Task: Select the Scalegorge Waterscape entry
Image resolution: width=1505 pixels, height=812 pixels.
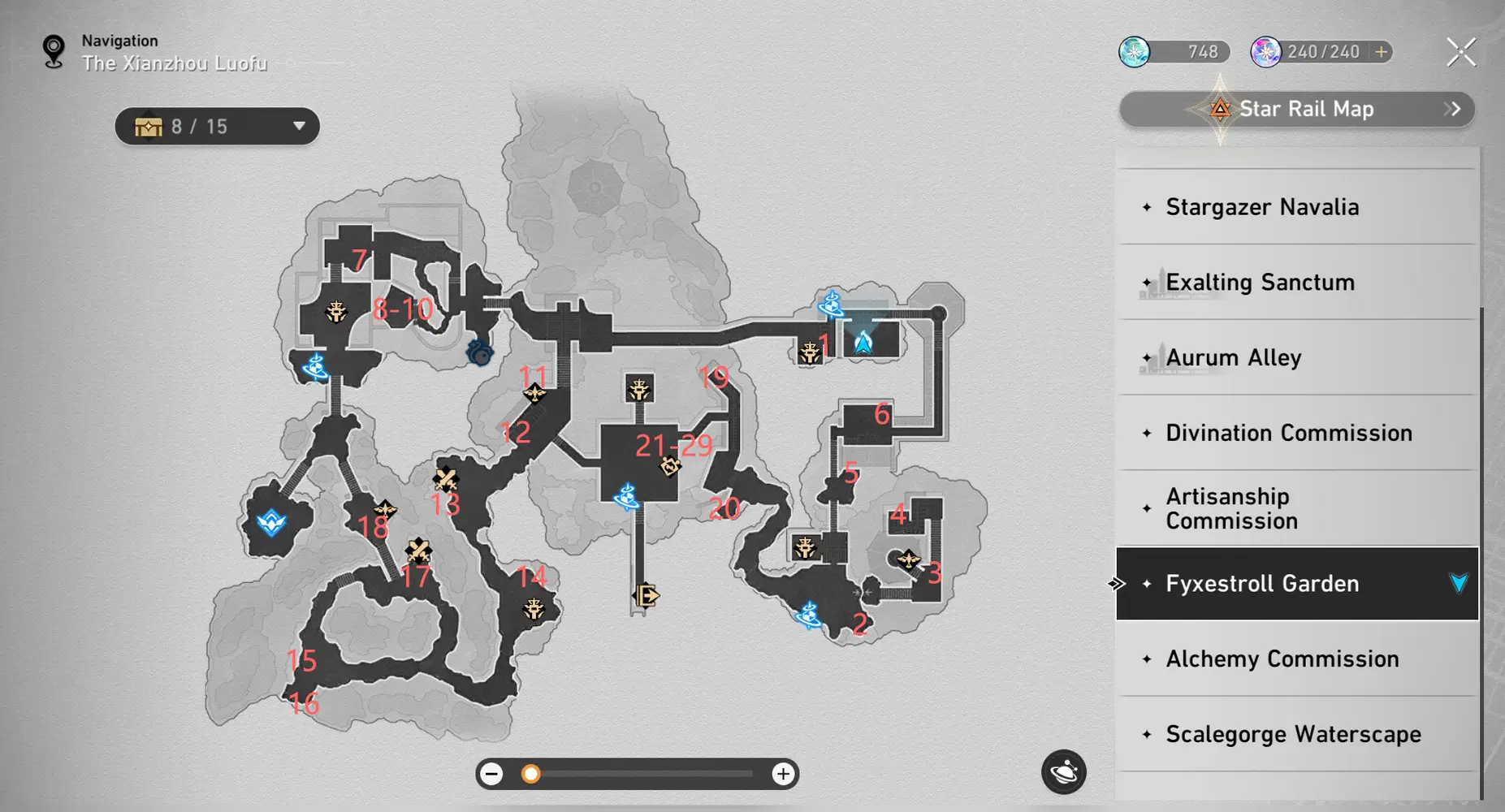Action: [1290, 734]
